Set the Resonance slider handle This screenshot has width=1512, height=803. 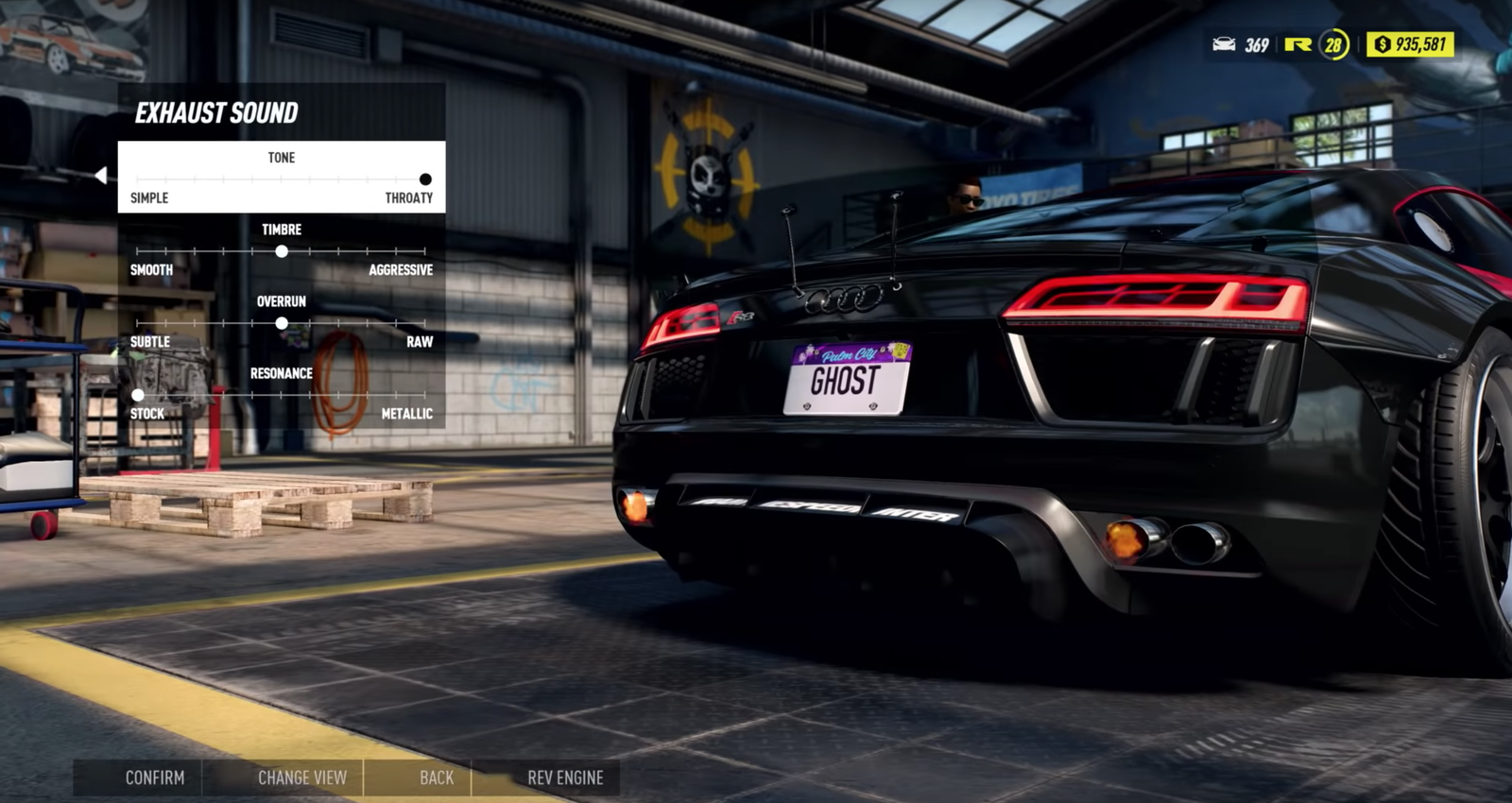pos(138,395)
